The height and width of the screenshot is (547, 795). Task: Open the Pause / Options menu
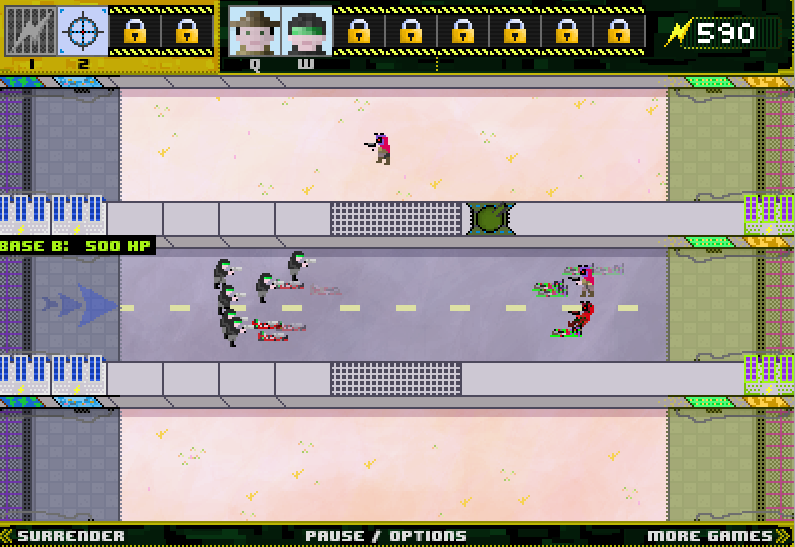coord(386,536)
